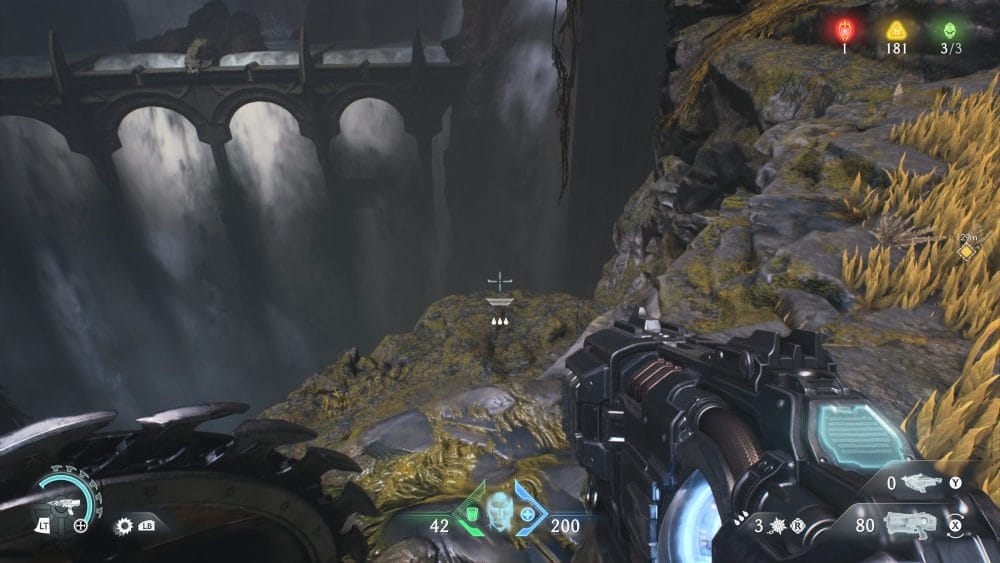The image size is (1000, 563).
Task: Click the red demon ruby resource icon
Action: point(843,30)
